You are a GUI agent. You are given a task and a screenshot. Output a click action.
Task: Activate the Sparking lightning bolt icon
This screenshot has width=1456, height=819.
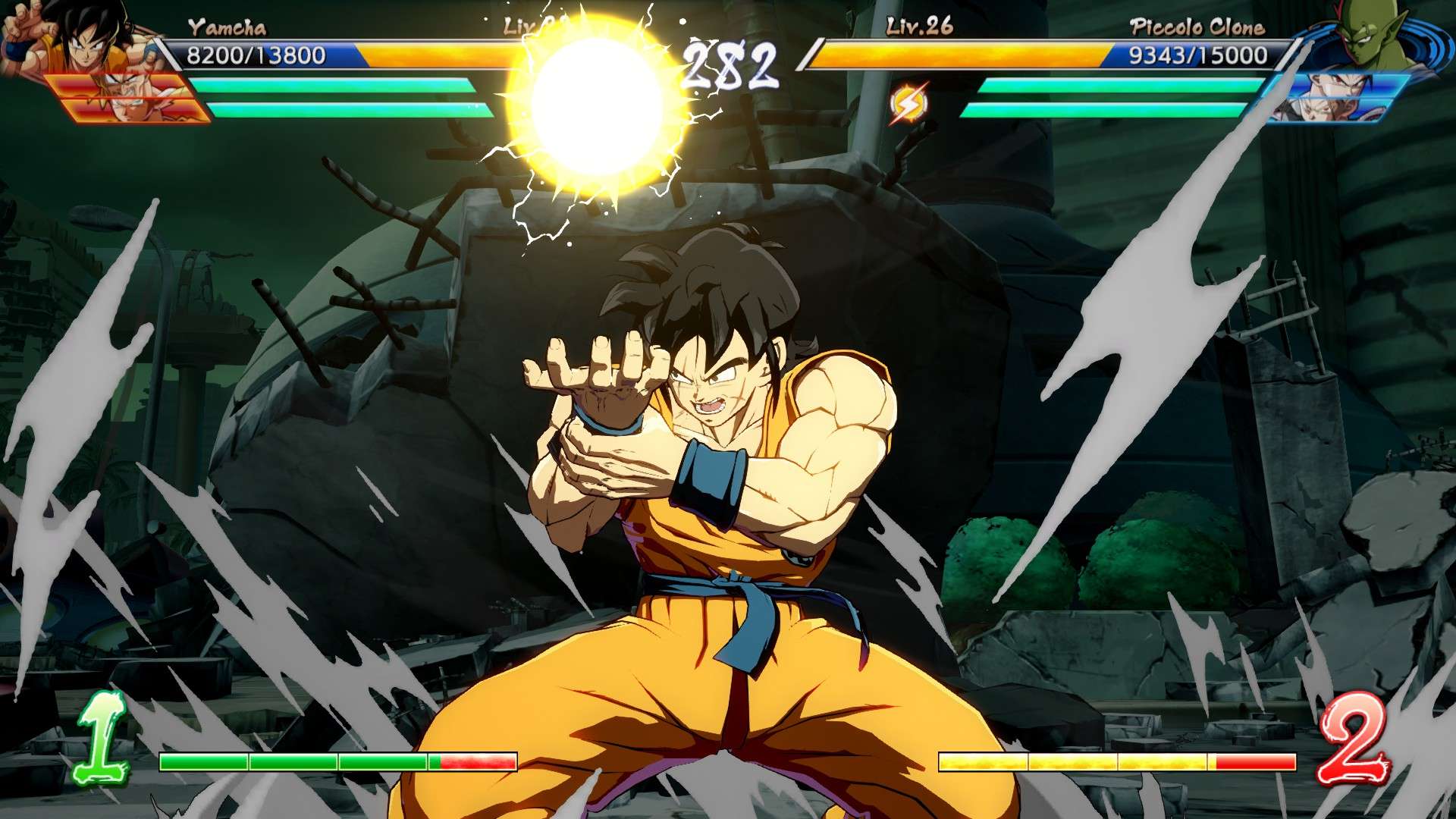click(x=908, y=104)
